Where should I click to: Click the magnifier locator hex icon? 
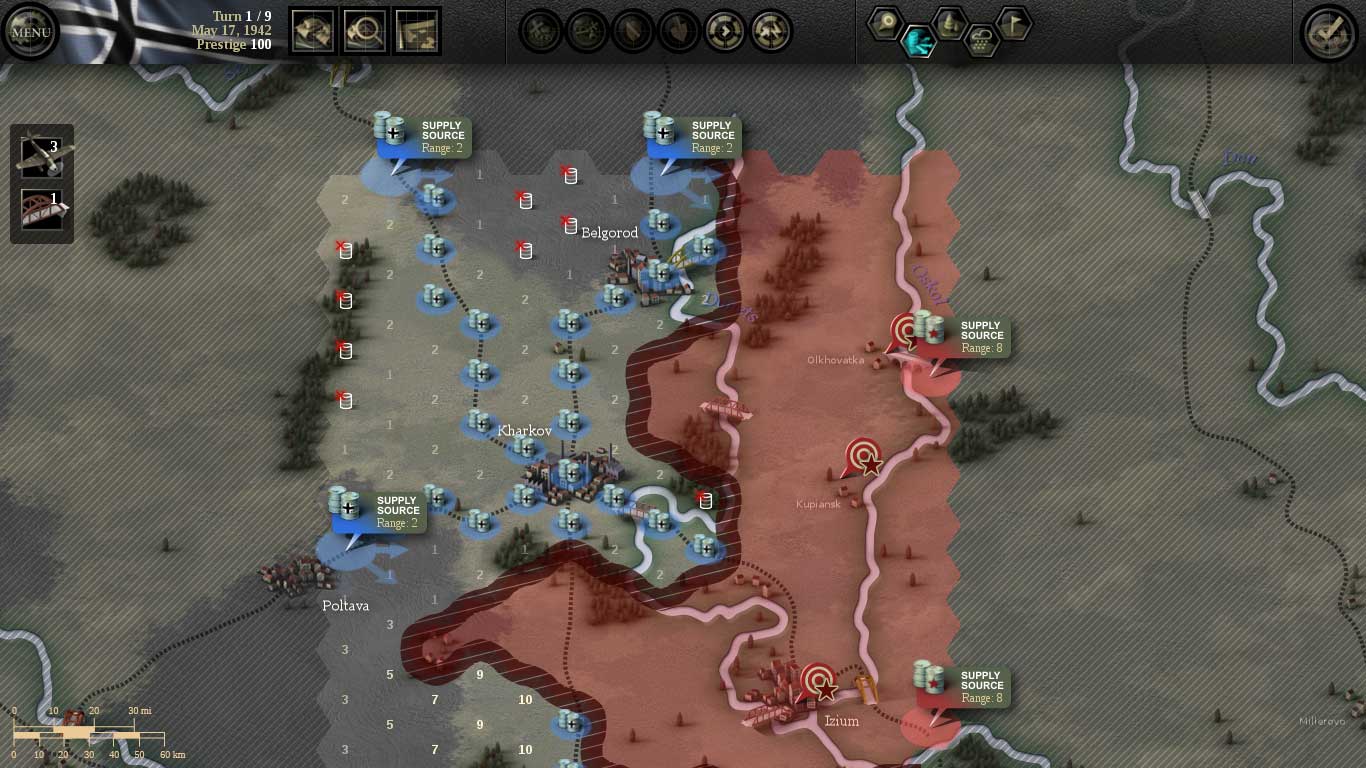(886, 22)
